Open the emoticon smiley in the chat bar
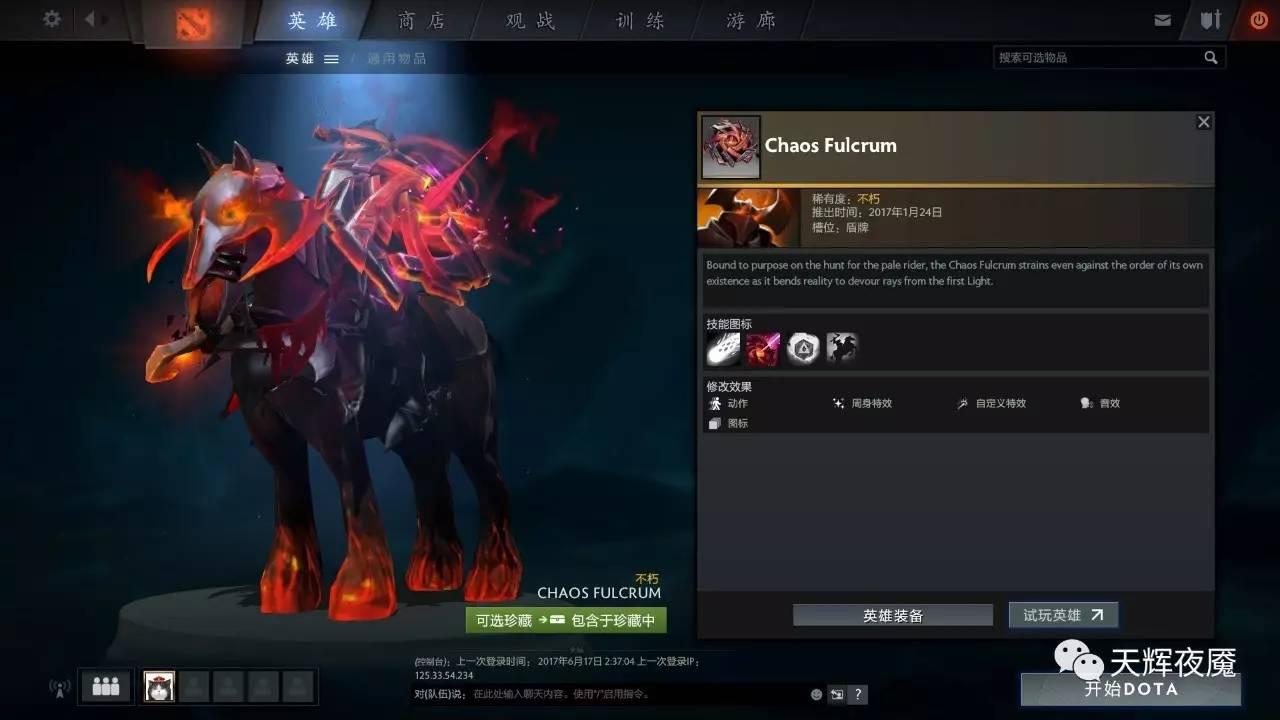The height and width of the screenshot is (720, 1280). coord(816,694)
